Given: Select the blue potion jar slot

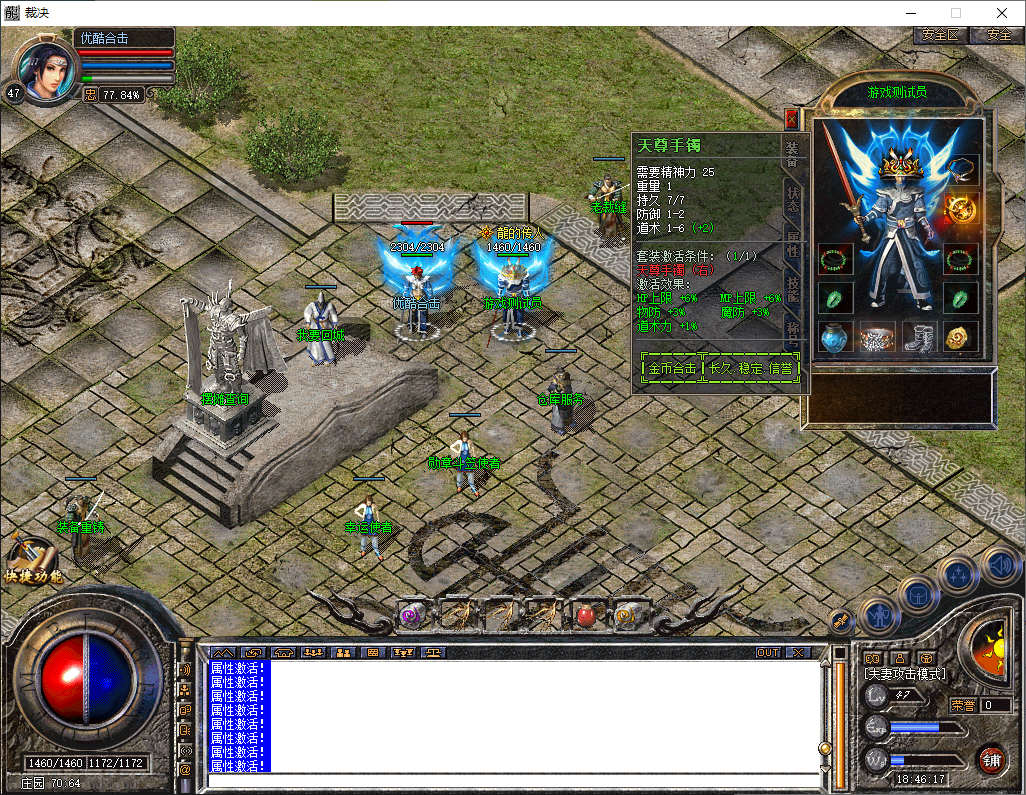Looking at the screenshot, I should point(835,337).
